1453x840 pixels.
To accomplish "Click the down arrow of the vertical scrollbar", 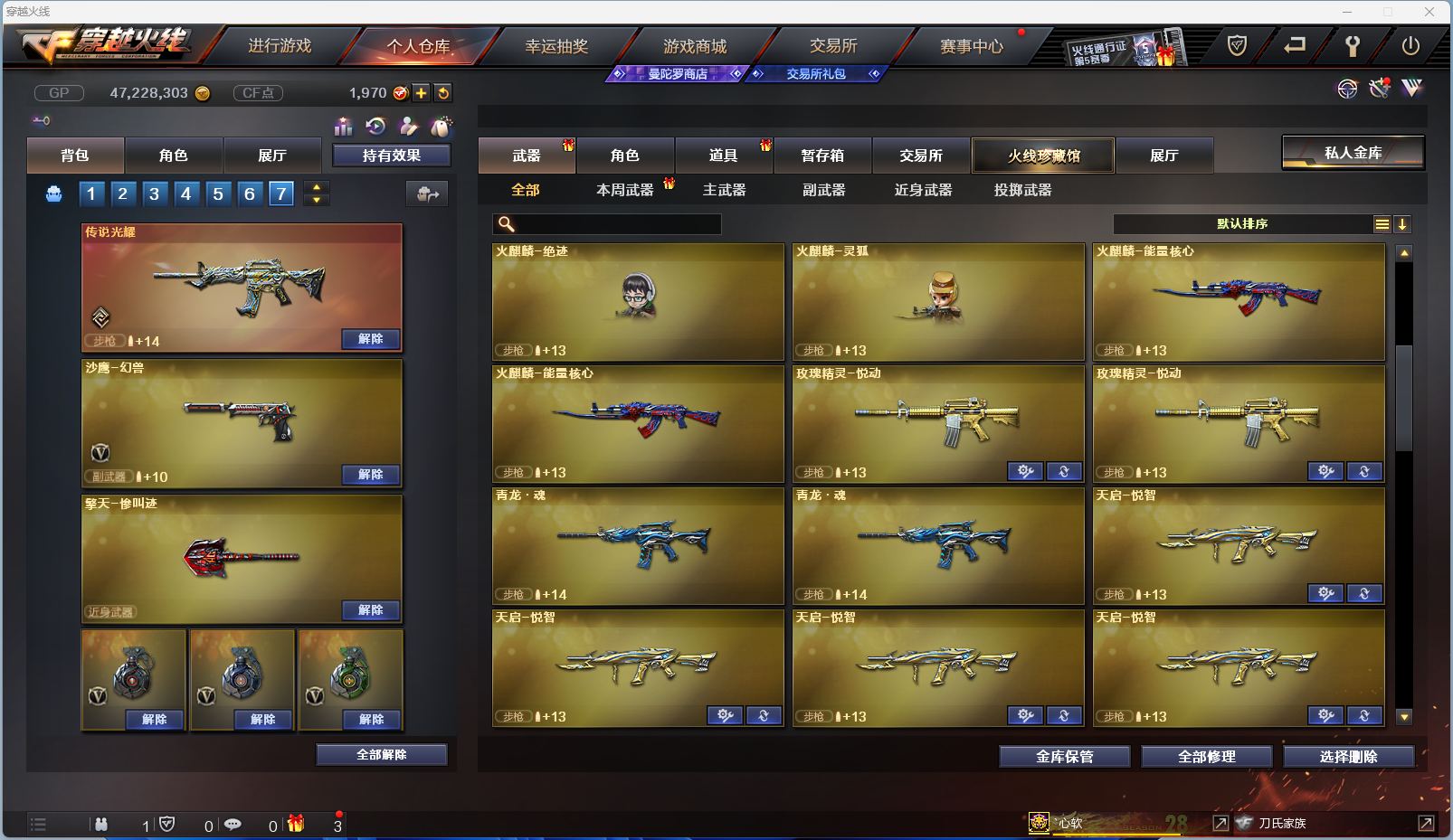I will [x=1404, y=717].
